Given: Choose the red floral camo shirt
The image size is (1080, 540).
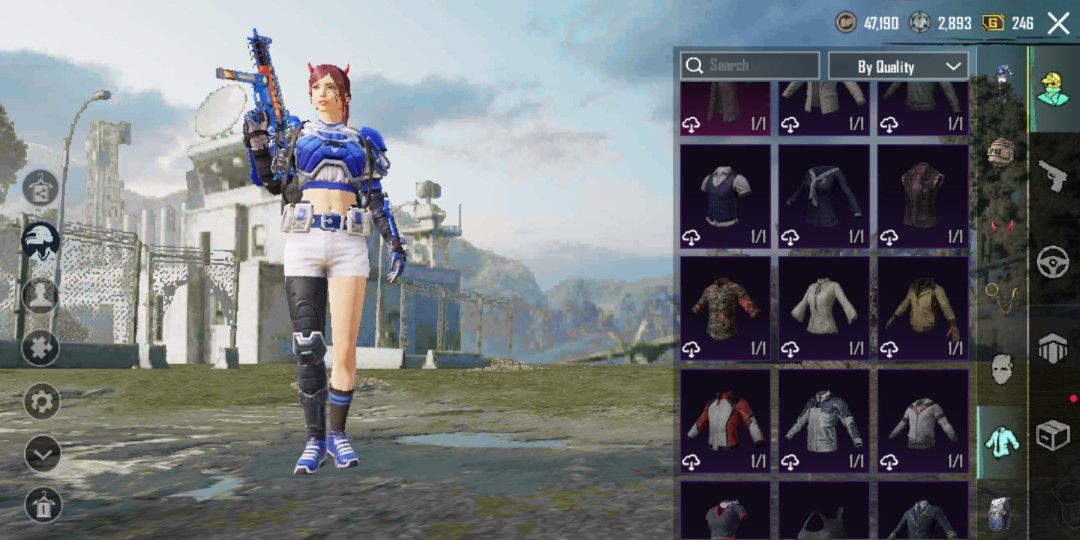Looking at the screenshot, I should pyautogui.click(x=725, y=308).
